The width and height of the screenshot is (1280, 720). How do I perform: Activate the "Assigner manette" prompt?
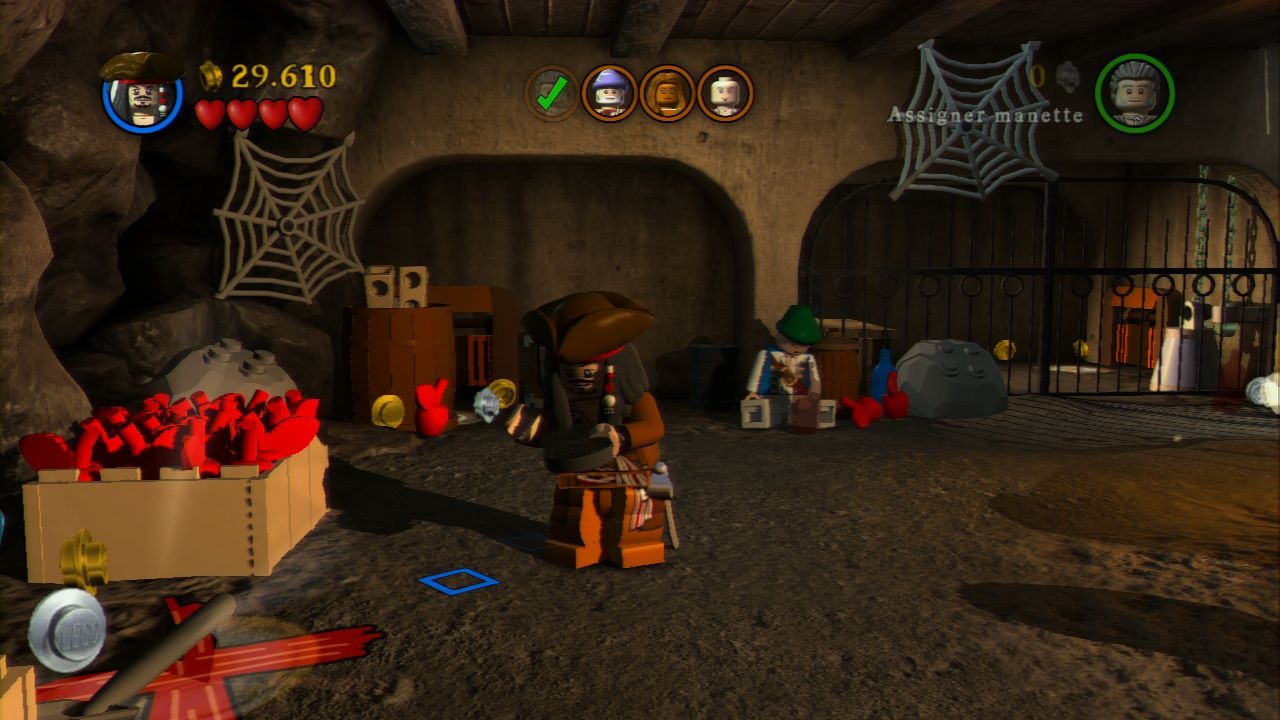(985, 115)
